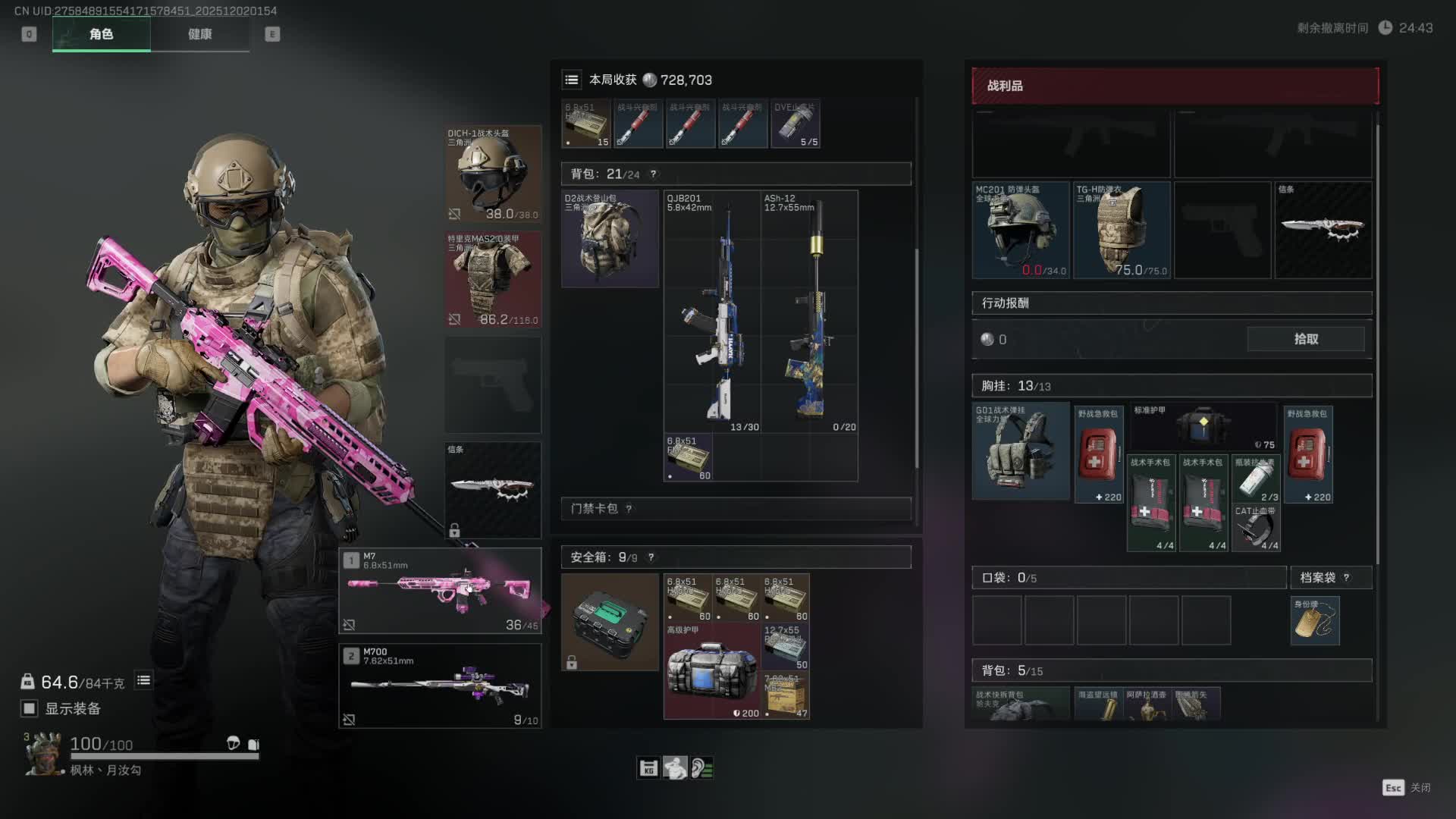Viewport: 1456px width, 819px height.
Task: Select the MAS2.0 body armor slot
Action: coord(492,279)
